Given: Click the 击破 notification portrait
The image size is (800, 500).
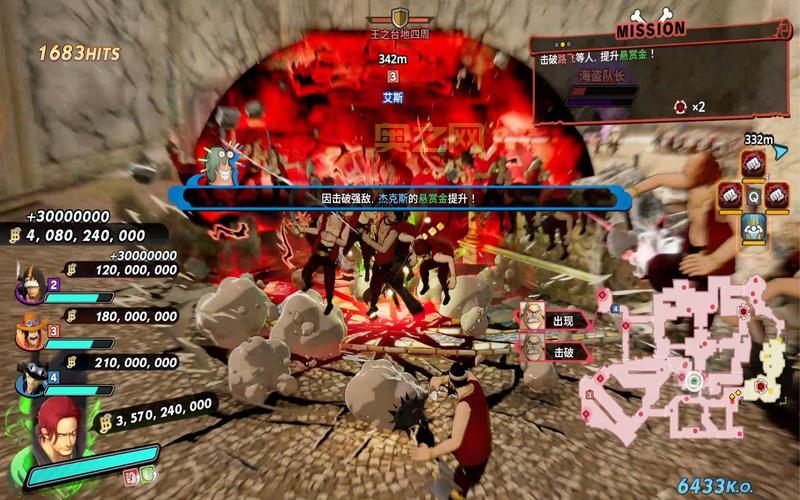Looking at the screenshot, I should tap(533, 347).
